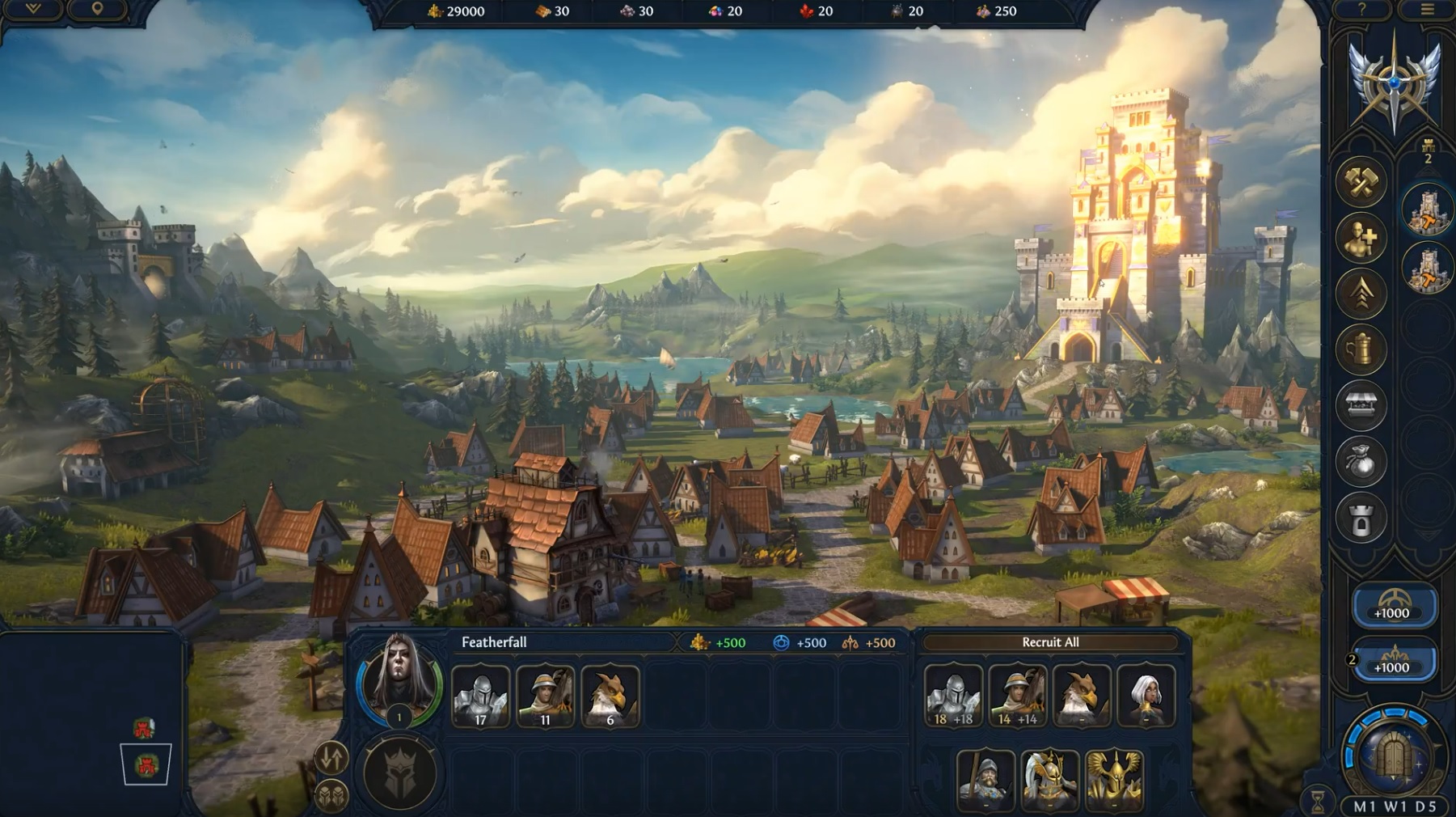
Task: Select the armored knight stack of 17
Action: (480, 696)
